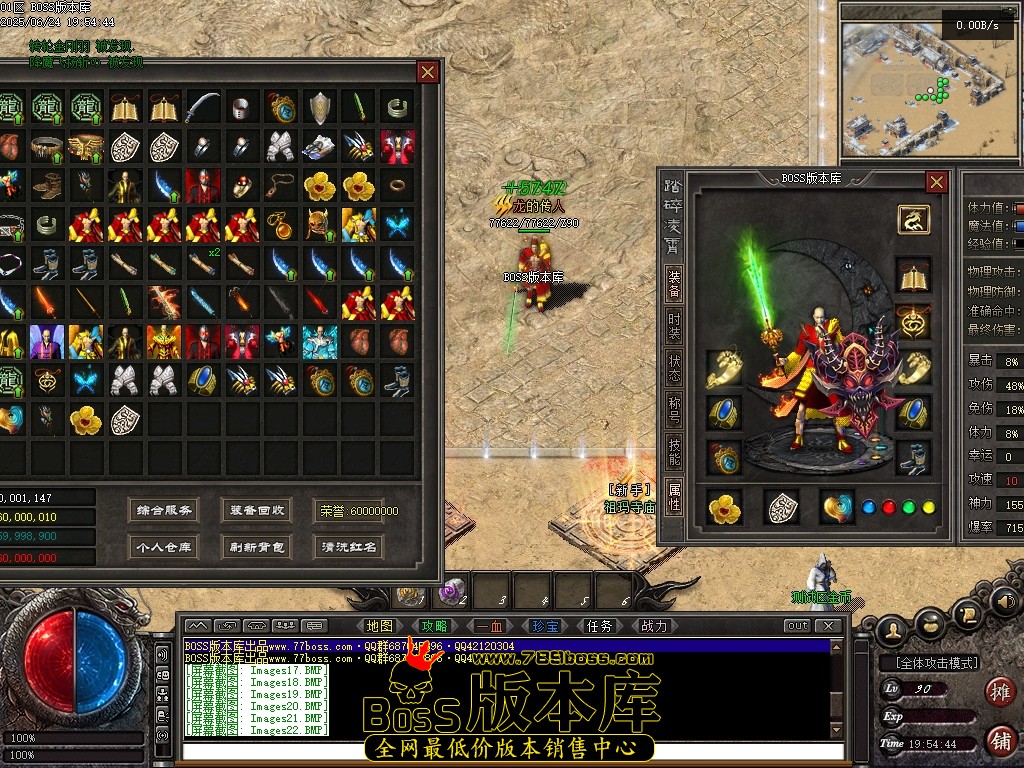
Task: Select the golden dragon emblem slot
Action: (913, 219)
